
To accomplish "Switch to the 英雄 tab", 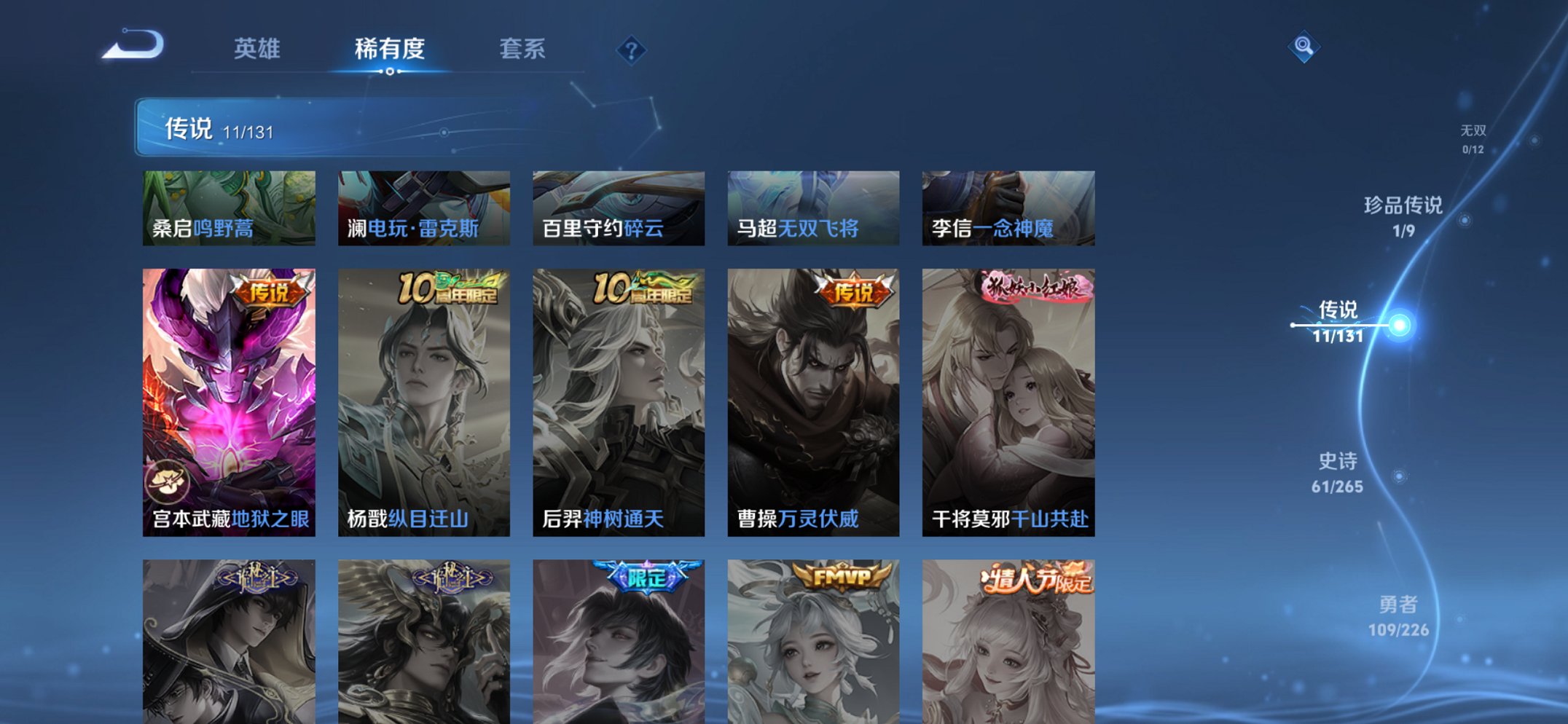I will click(256, 50).
